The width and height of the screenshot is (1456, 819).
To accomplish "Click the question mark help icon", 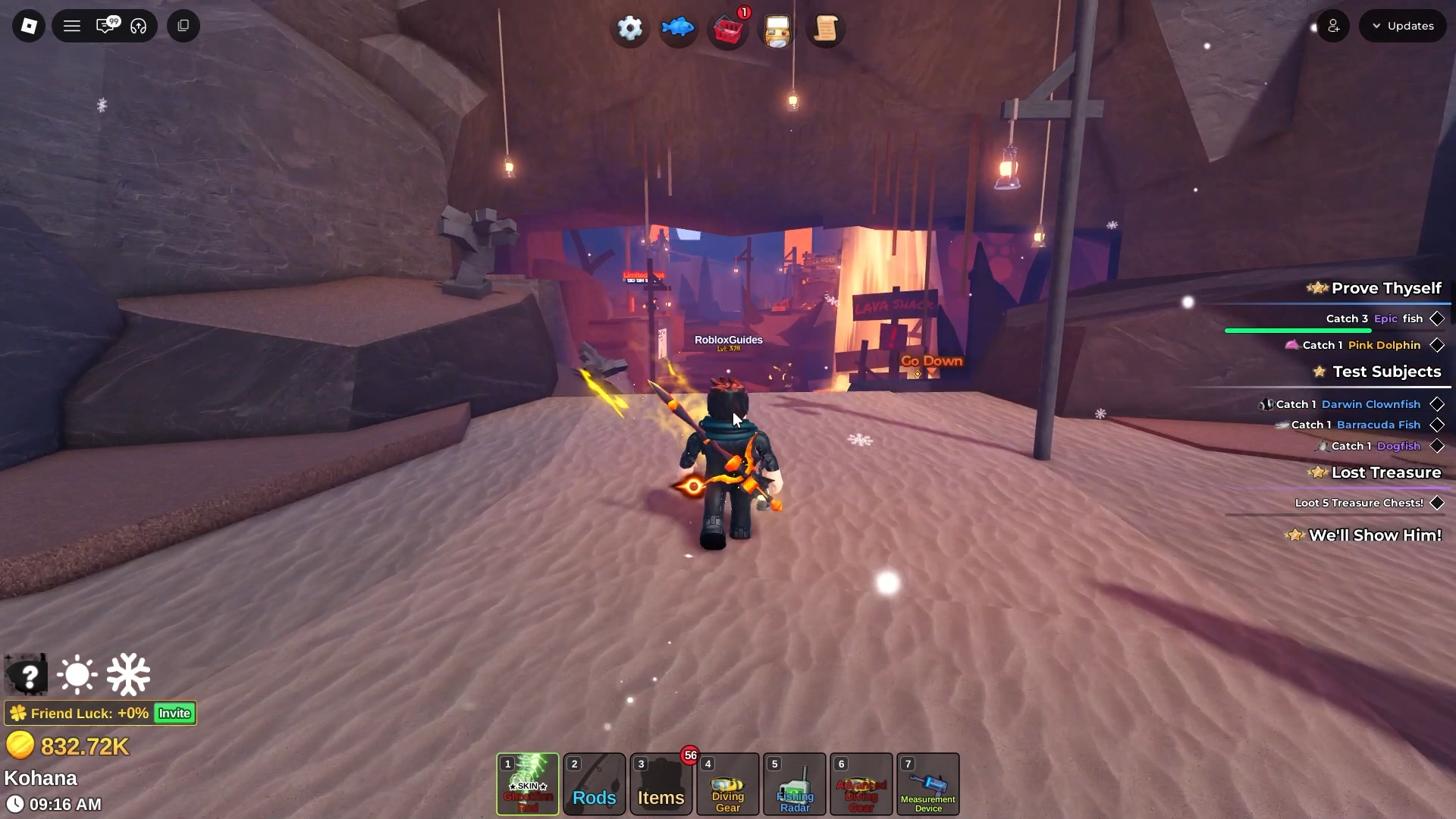I will (x=27, y=675).
